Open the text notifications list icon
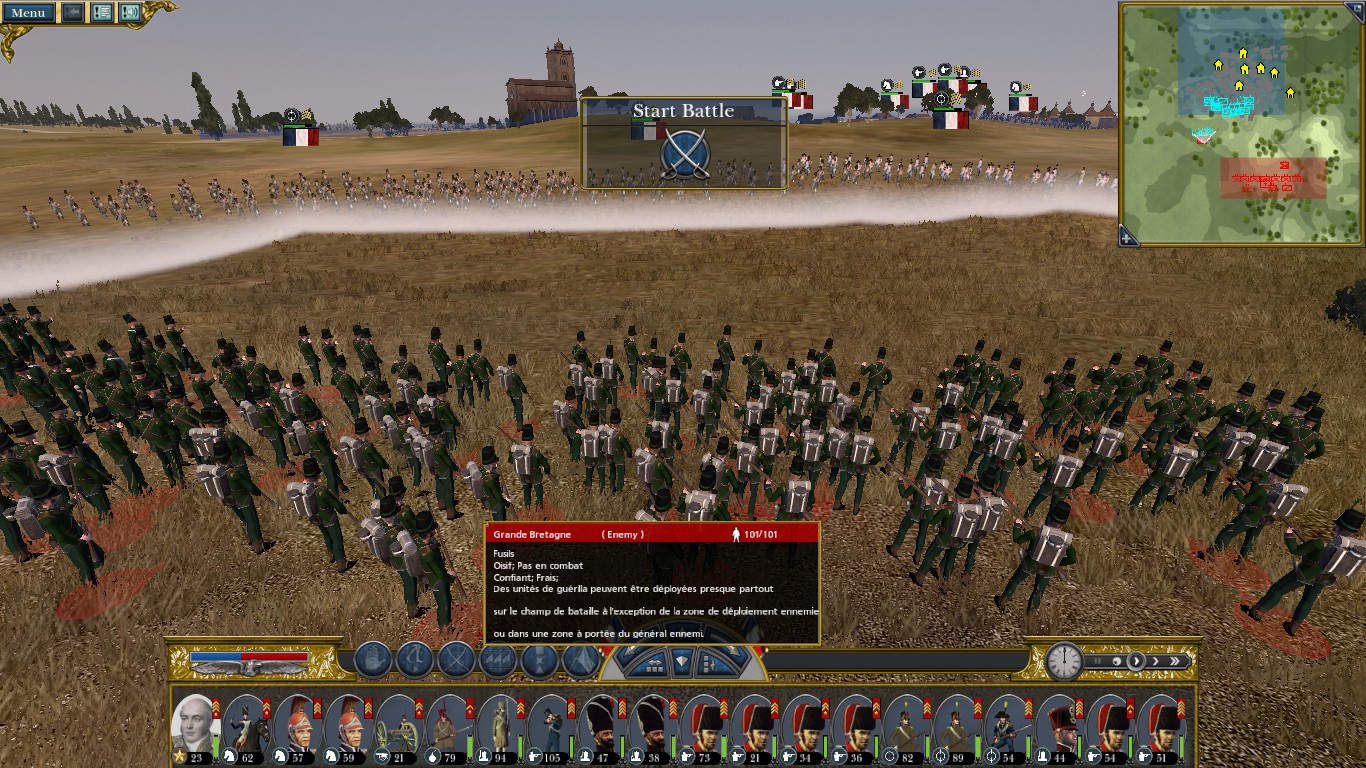 [x=102, y=13]
